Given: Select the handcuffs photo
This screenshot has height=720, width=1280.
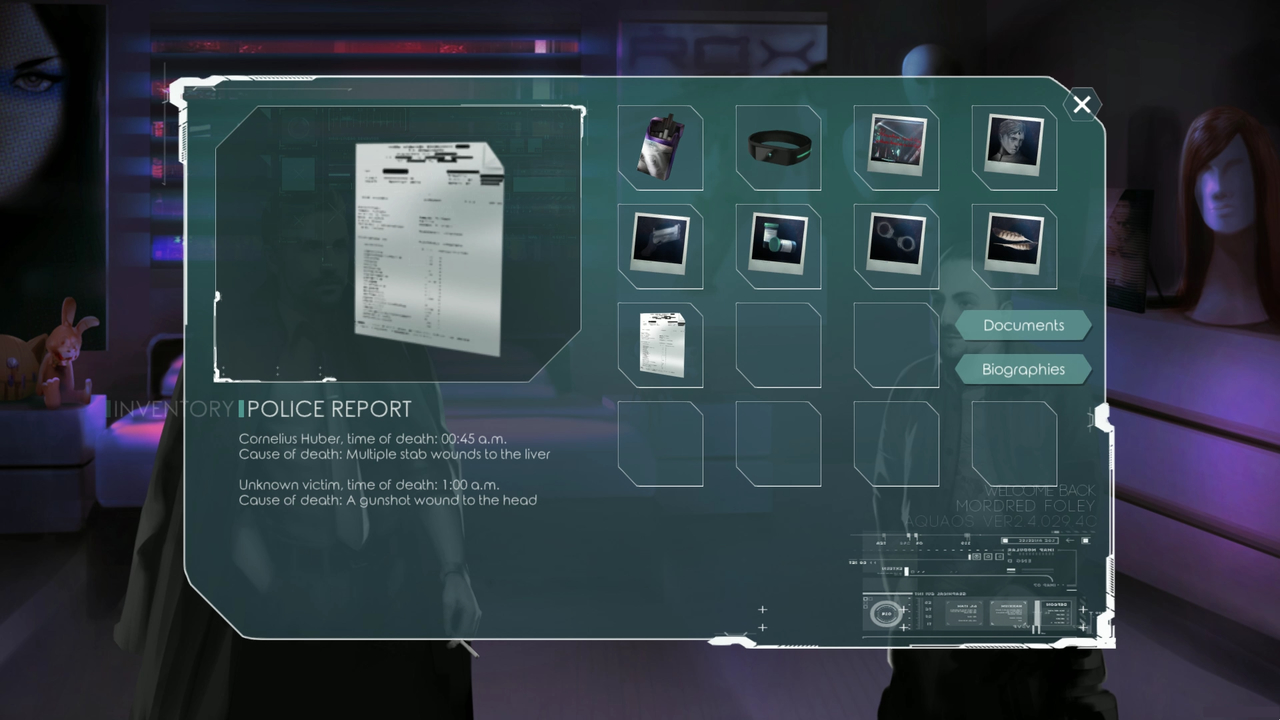Looking at the screenshot, I should pos(896,246).
